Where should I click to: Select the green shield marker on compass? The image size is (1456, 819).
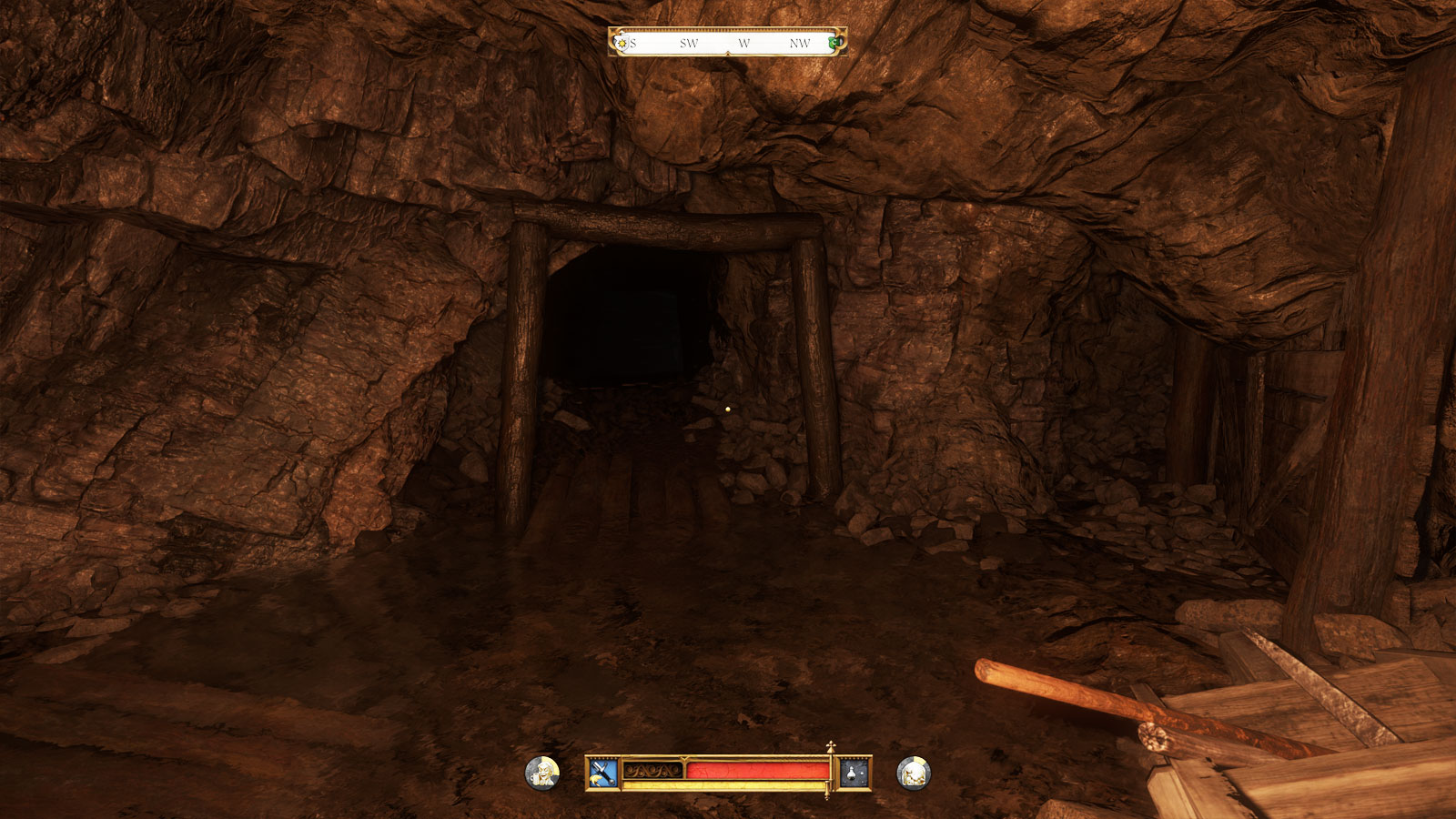click(834, 43)
